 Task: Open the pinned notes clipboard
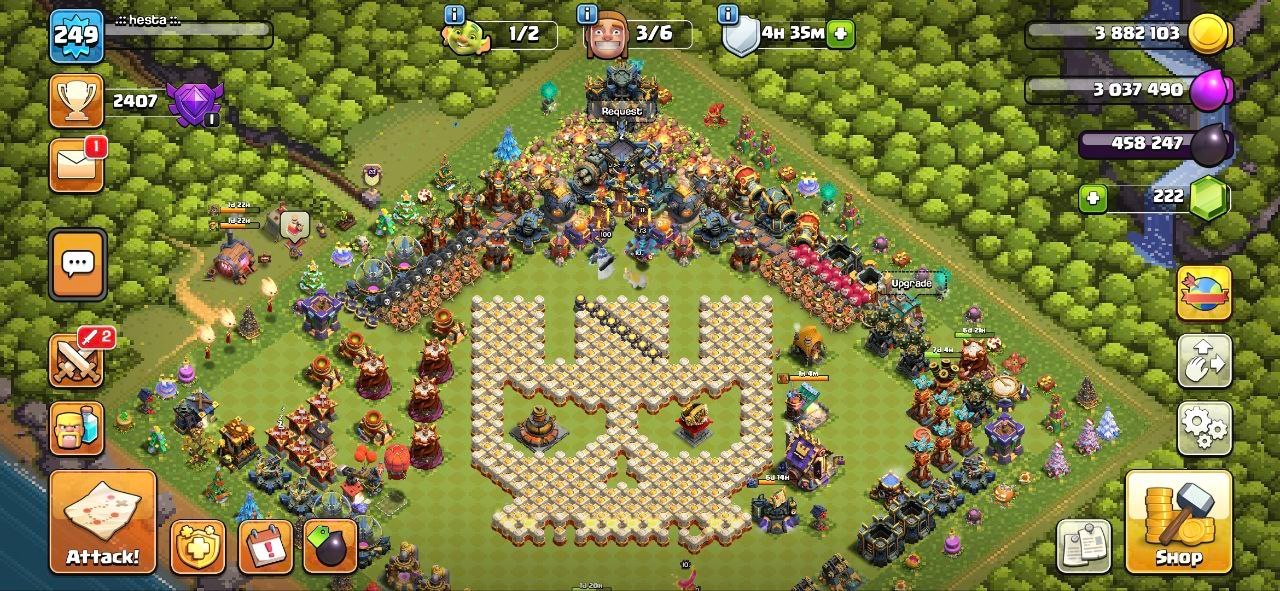click(x=1084, y=546)
